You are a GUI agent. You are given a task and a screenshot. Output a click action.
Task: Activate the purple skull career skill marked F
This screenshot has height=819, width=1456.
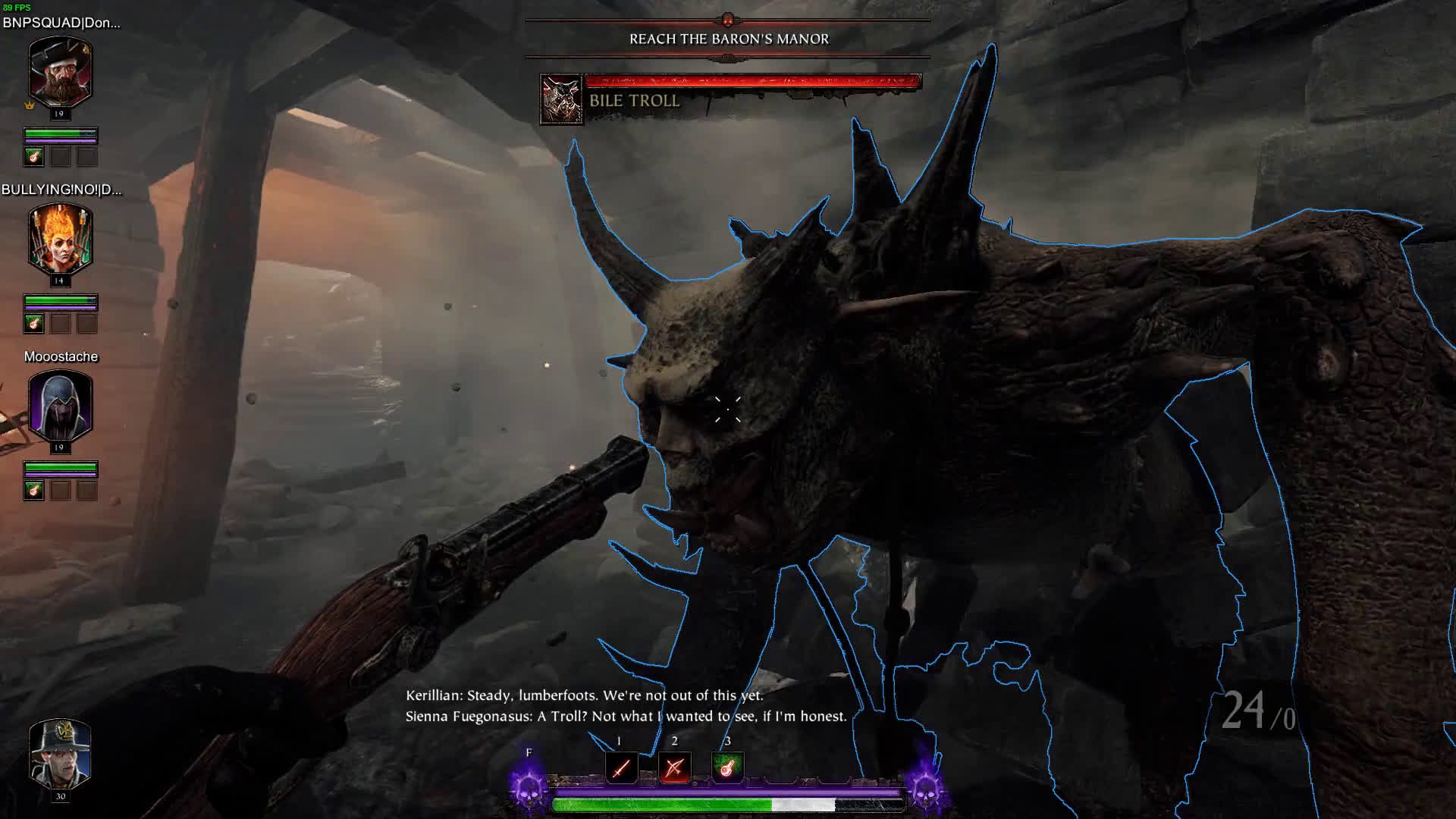[529, 787]
